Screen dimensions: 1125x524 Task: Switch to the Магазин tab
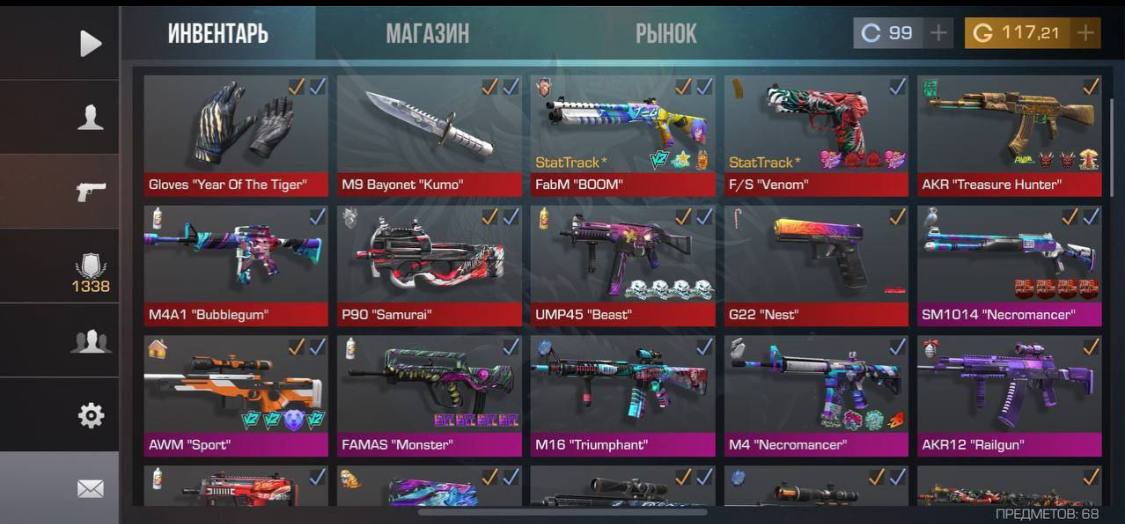coord(427,33)
